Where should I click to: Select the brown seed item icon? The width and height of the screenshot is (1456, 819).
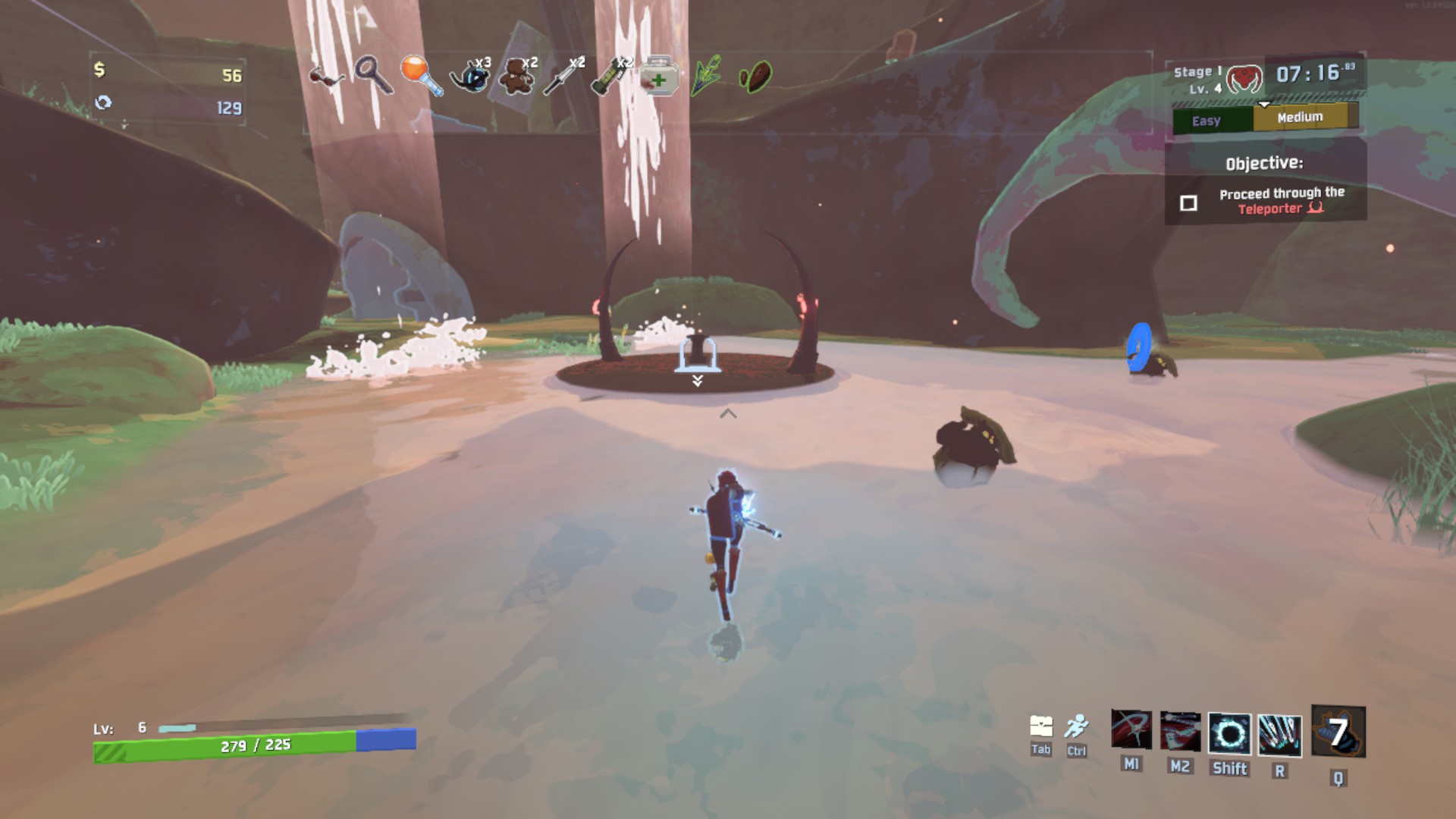click(755, 77)
